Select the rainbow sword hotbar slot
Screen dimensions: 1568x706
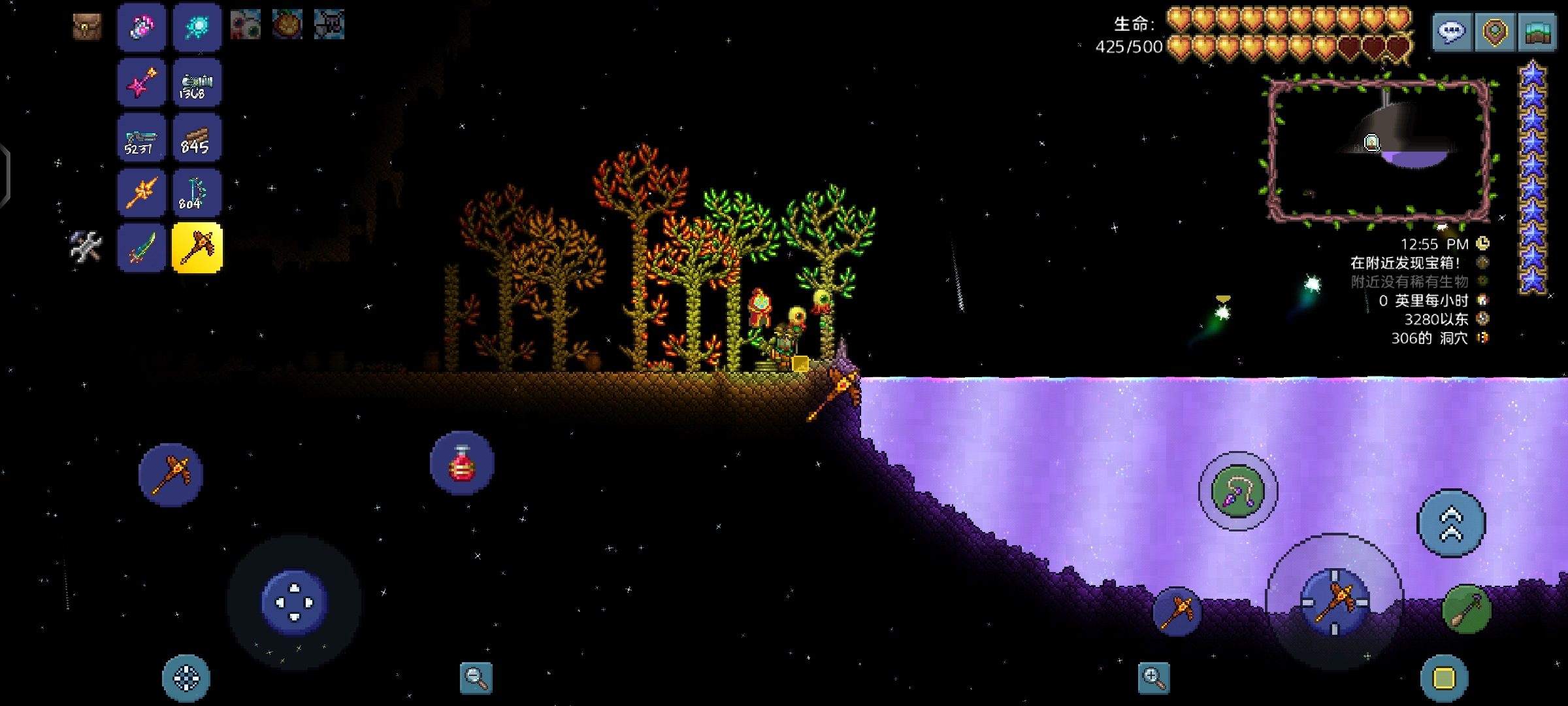[x=142, y=248]
